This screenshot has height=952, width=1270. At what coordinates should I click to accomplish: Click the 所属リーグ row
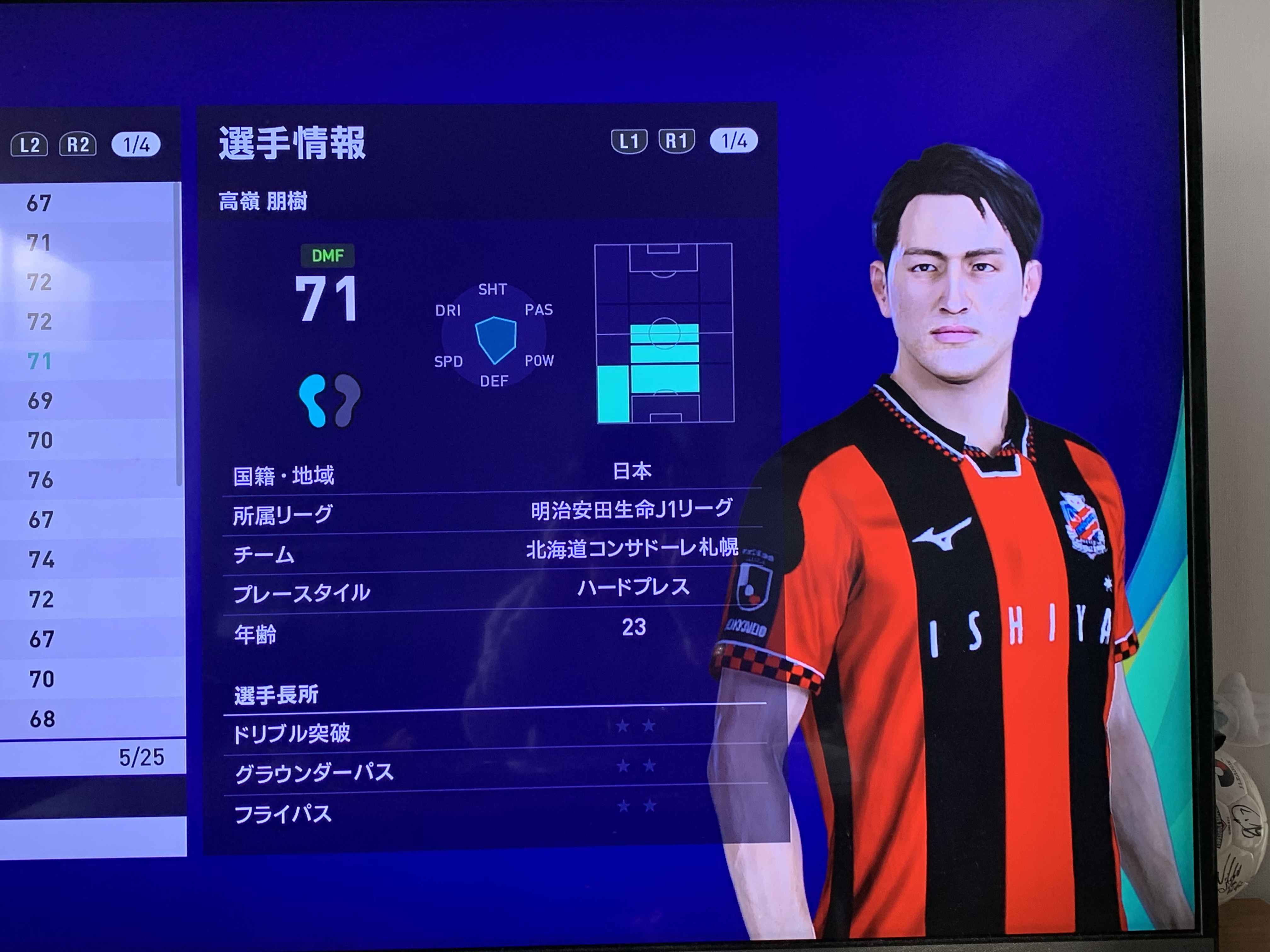[493, 513]
